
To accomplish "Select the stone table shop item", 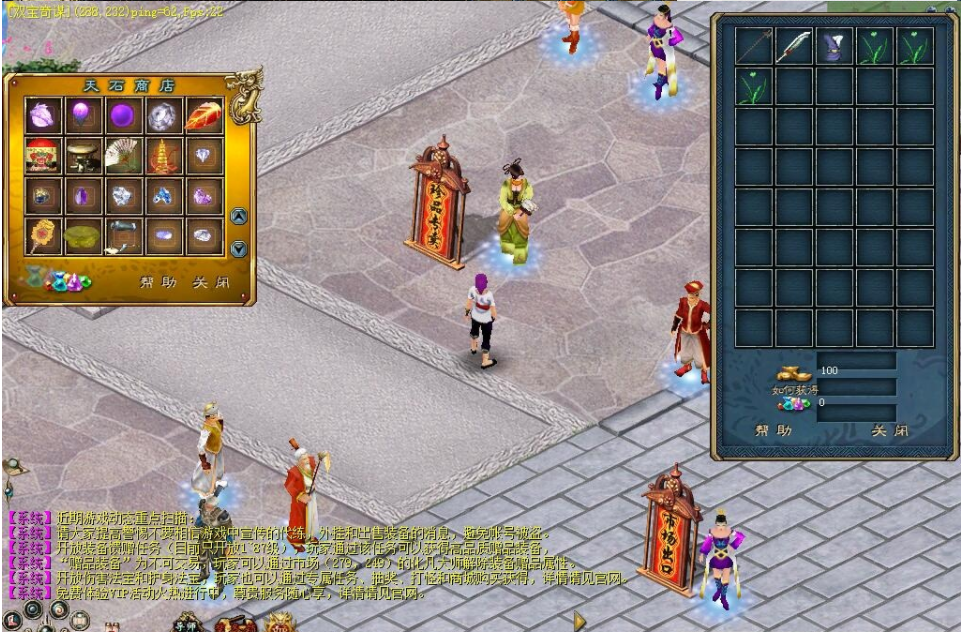I will coord(83,156).
